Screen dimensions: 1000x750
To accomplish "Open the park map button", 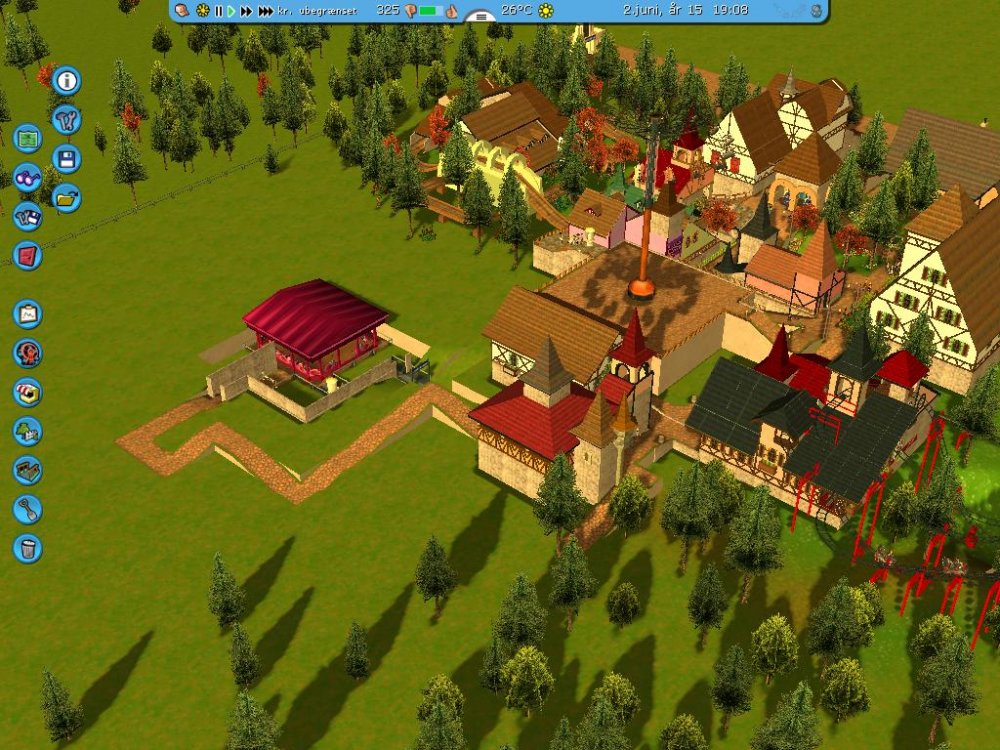I will [28, 137].
